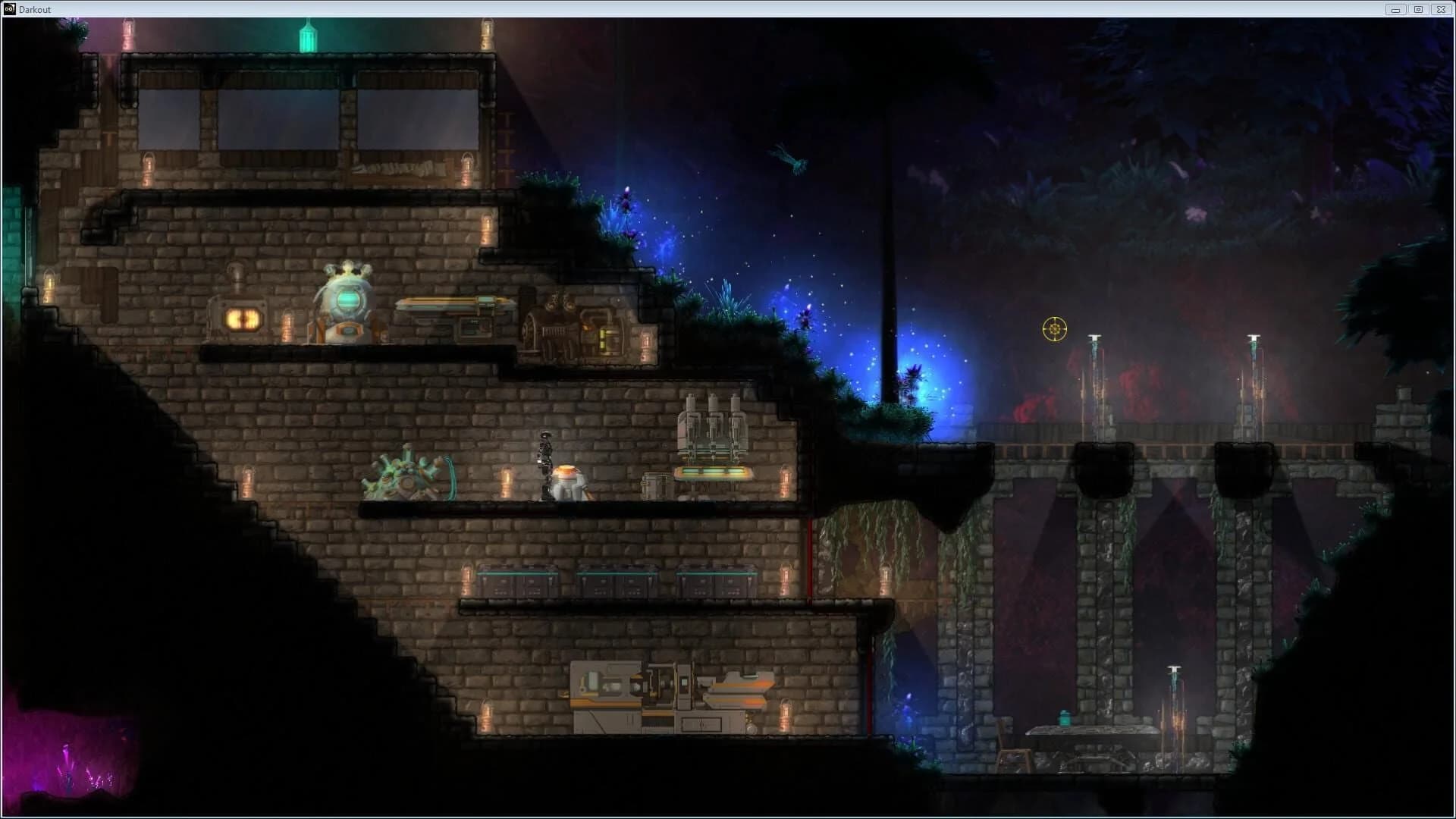Click the Darkout application icon in the titlebar

(x=9, y=9)
